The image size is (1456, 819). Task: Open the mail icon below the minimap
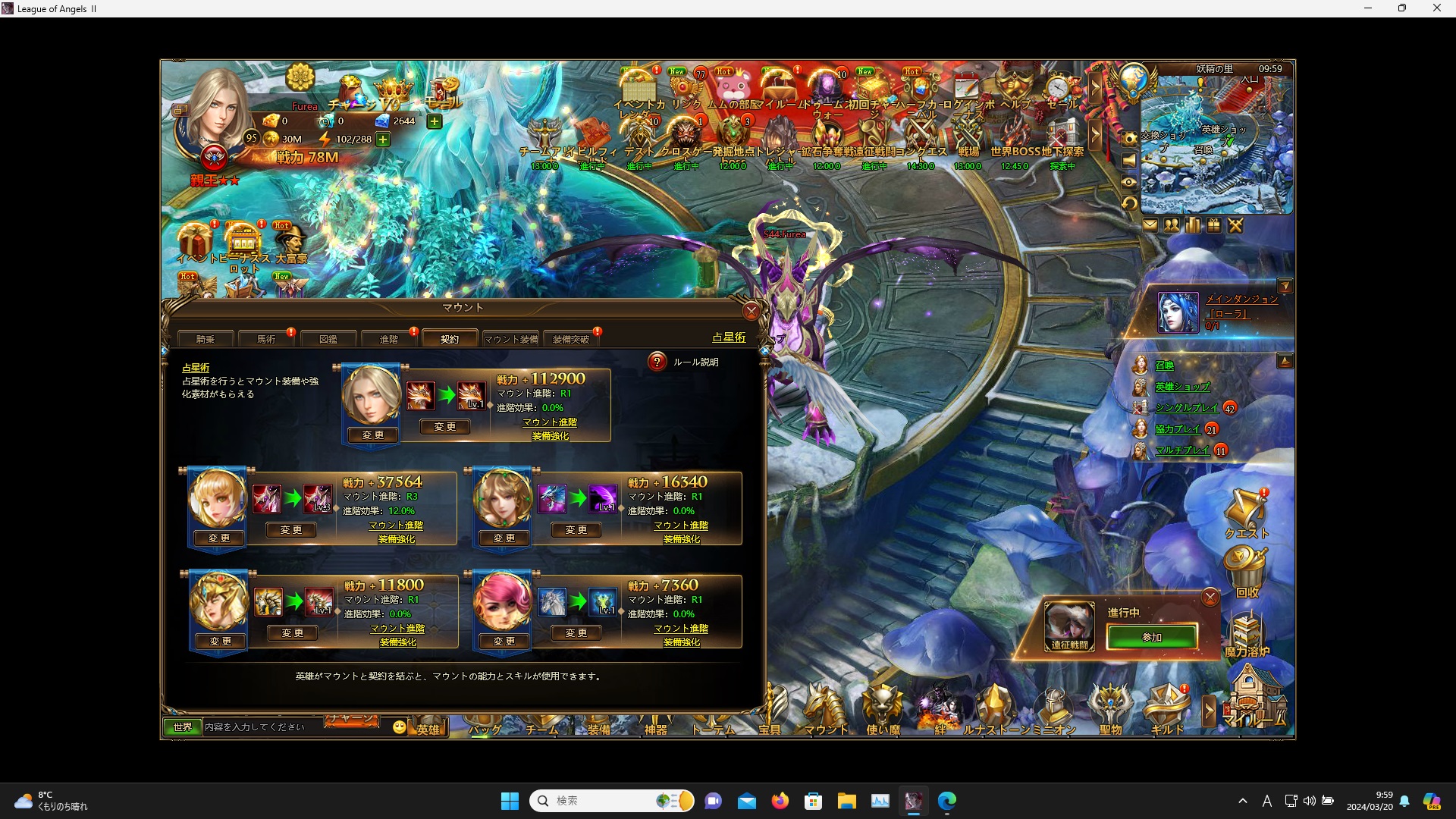click(1151, 225)
